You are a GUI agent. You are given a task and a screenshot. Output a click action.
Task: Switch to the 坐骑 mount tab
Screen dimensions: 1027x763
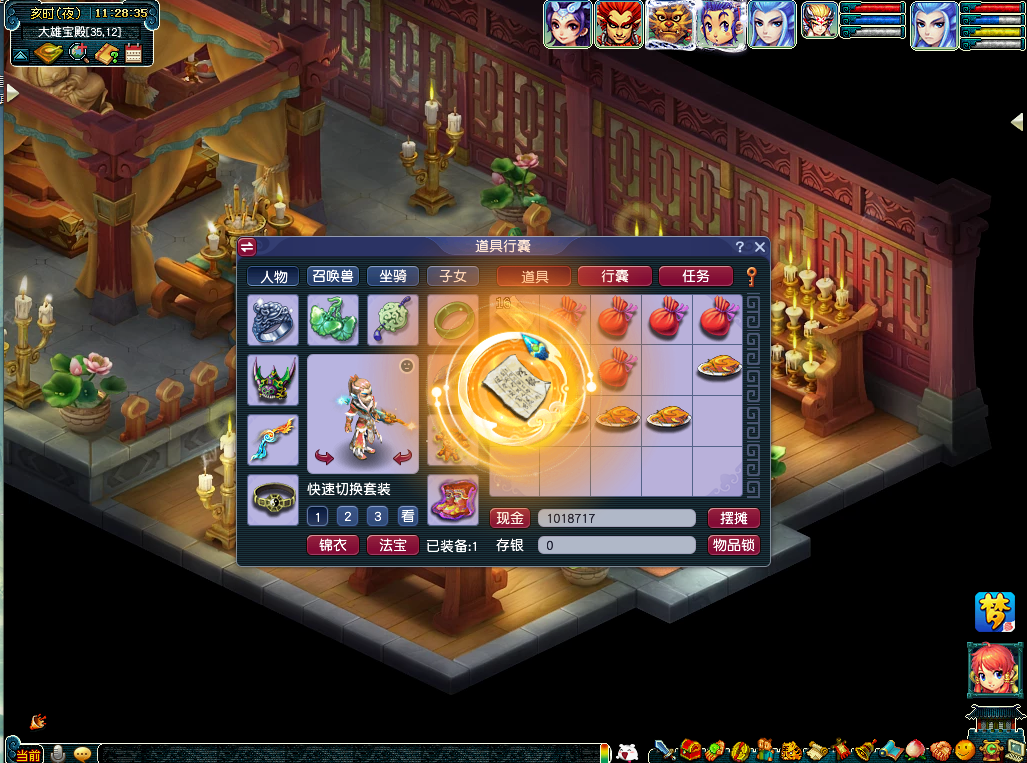(x=393, y=276)
